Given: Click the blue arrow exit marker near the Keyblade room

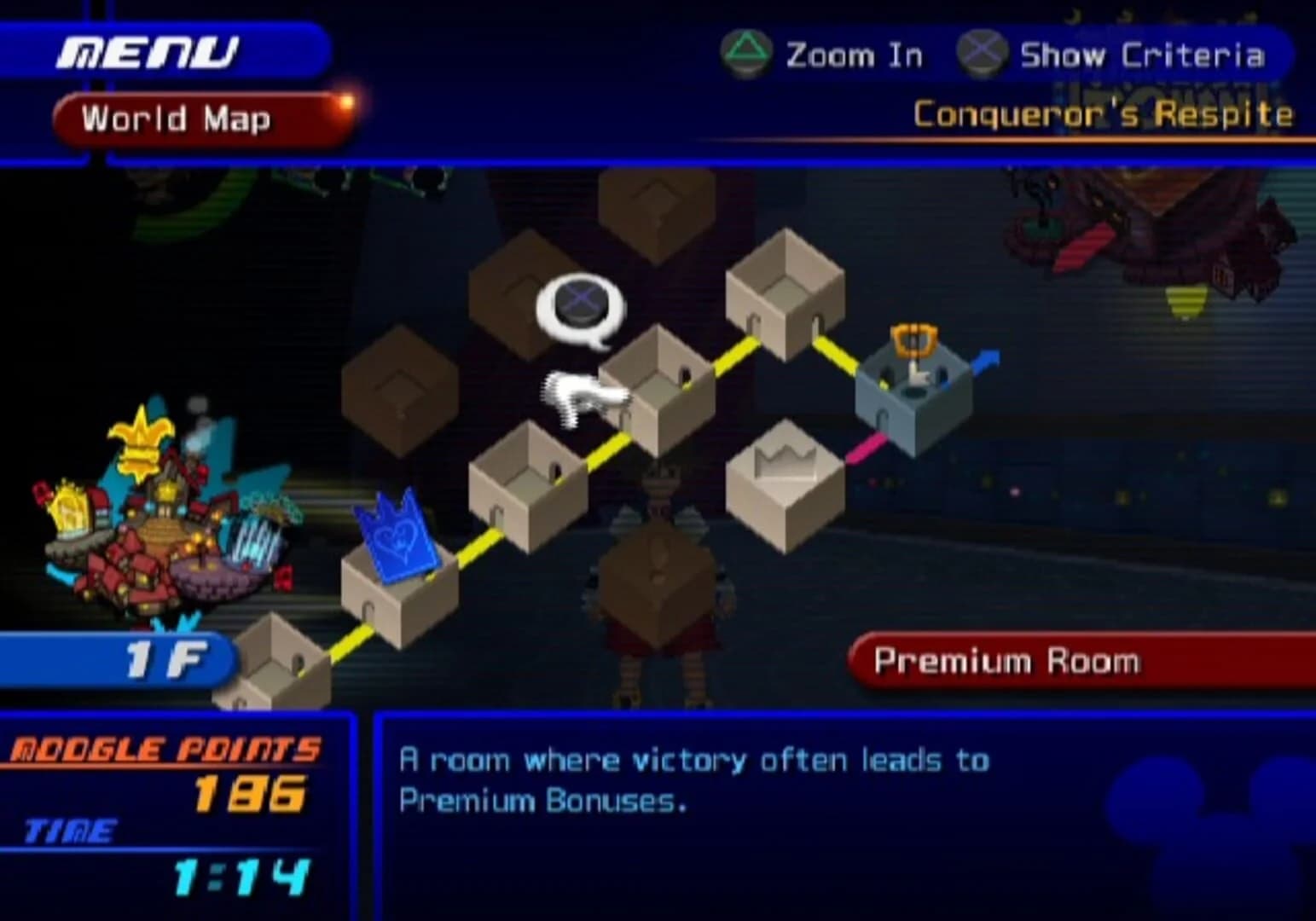Looking at the screenshot, I should click(985, 362).
